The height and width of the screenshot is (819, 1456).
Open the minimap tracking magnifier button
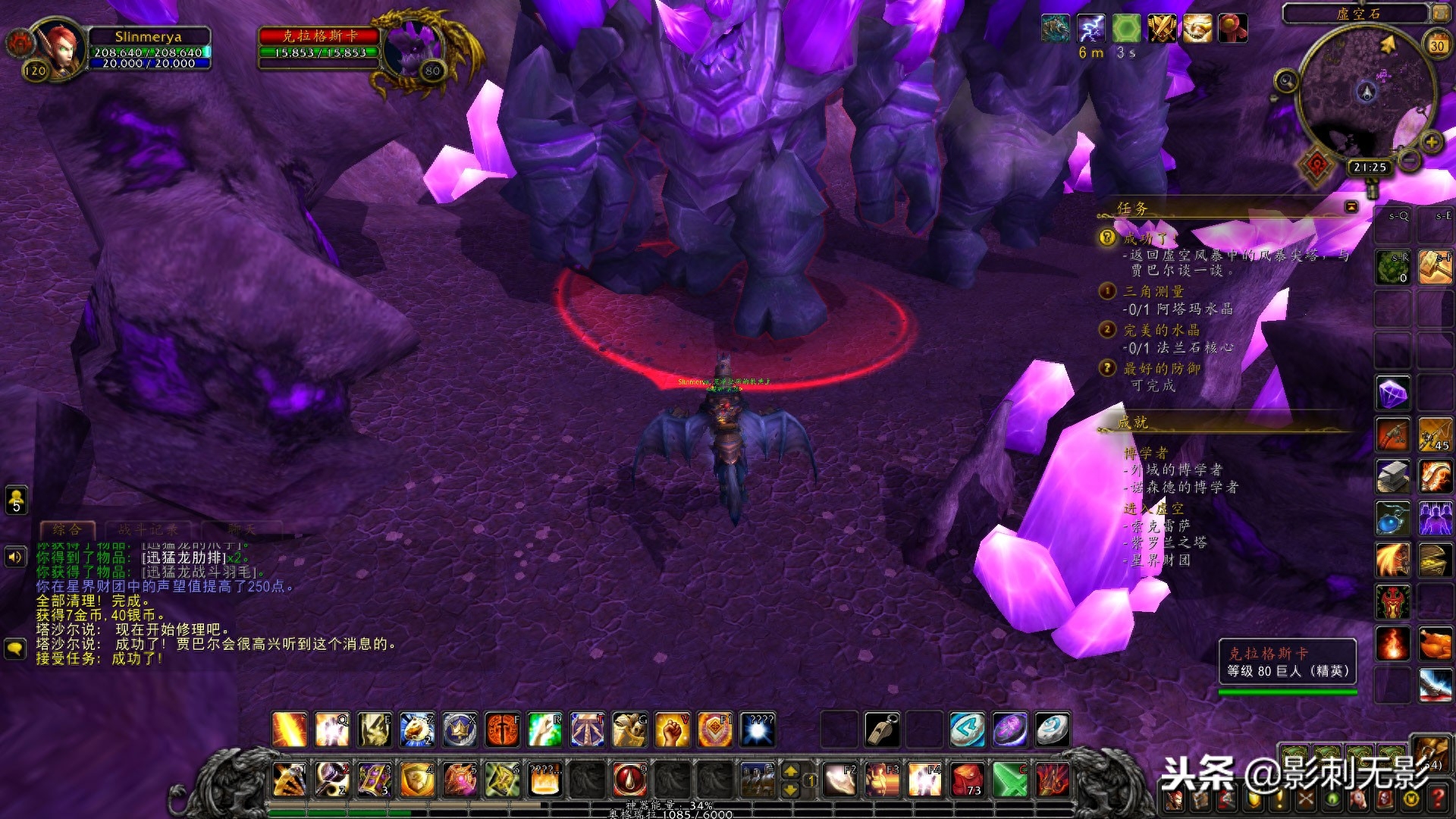(1285, 80)
